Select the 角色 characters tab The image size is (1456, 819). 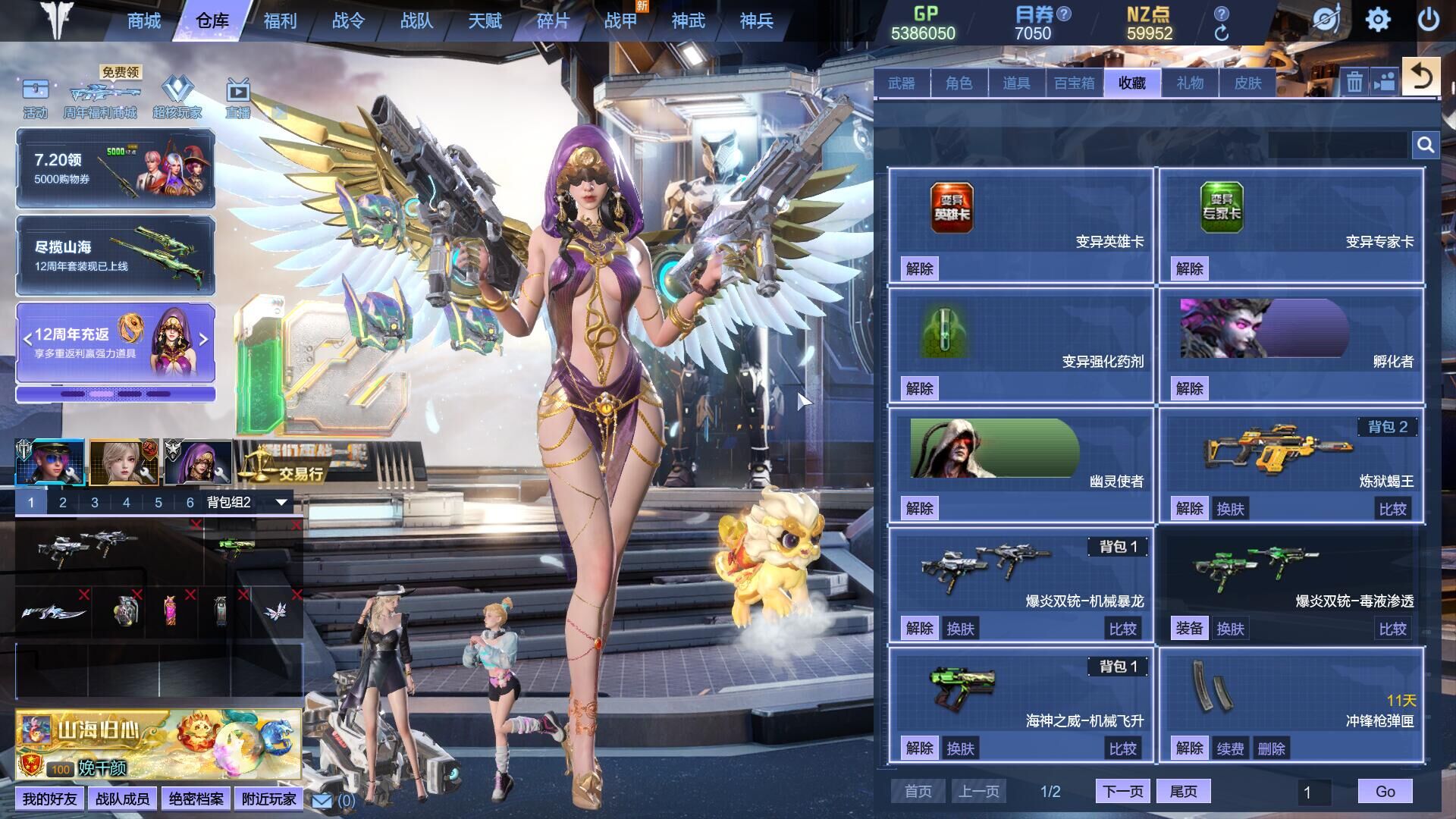coord(959,83)
